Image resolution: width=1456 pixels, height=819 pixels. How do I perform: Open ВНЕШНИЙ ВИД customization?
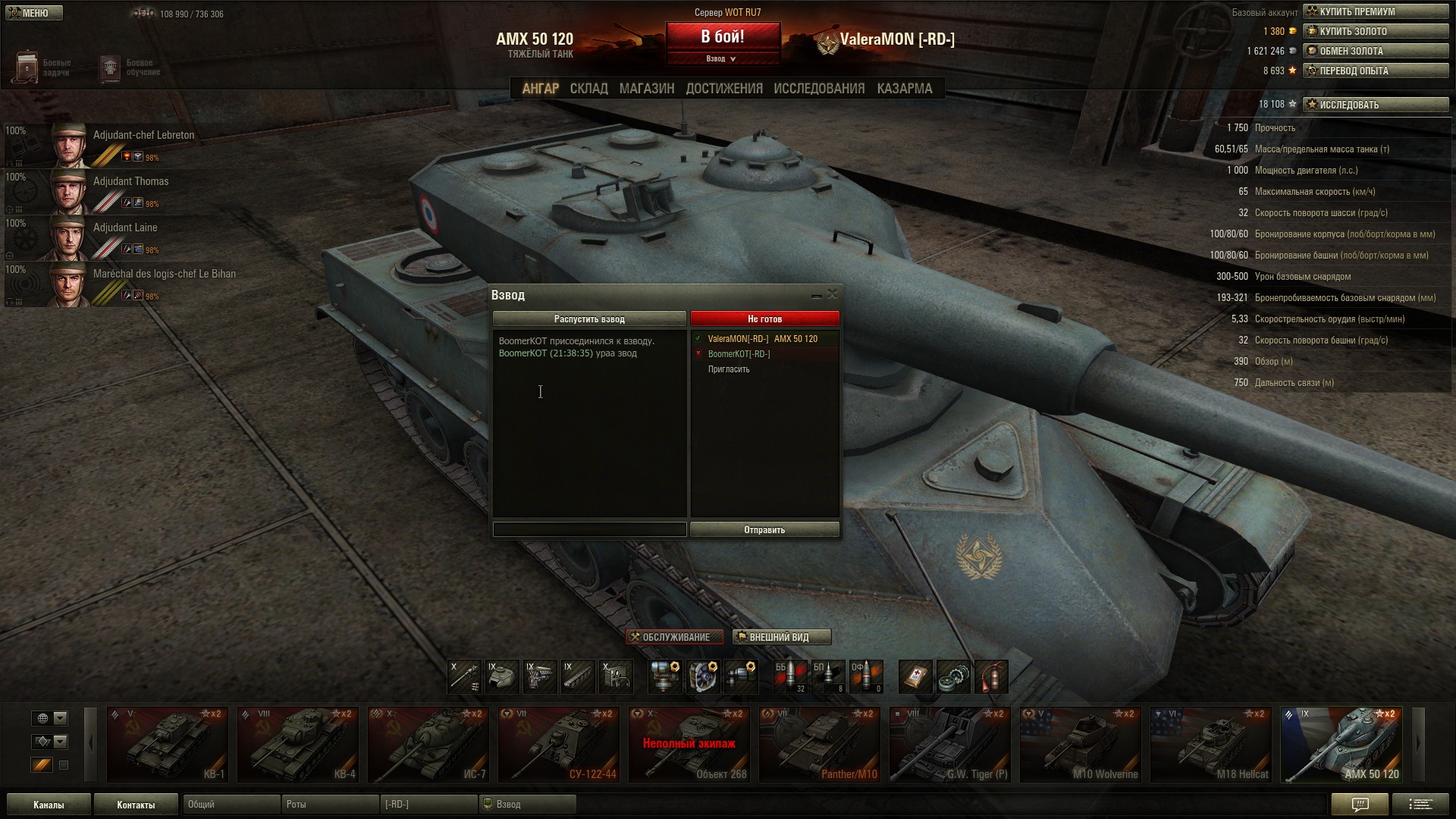(x=781, y=637)
